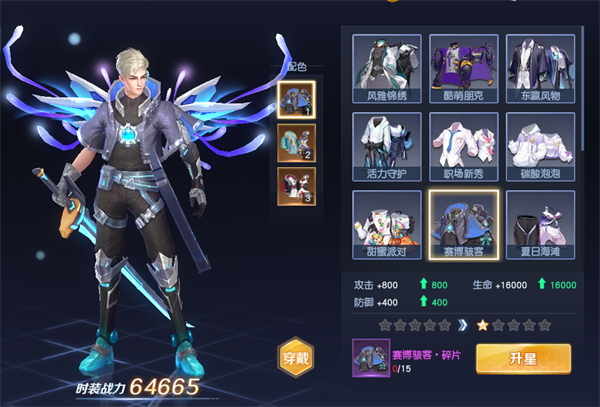Select the 甜蜜派对 outfit

[387, 222]
